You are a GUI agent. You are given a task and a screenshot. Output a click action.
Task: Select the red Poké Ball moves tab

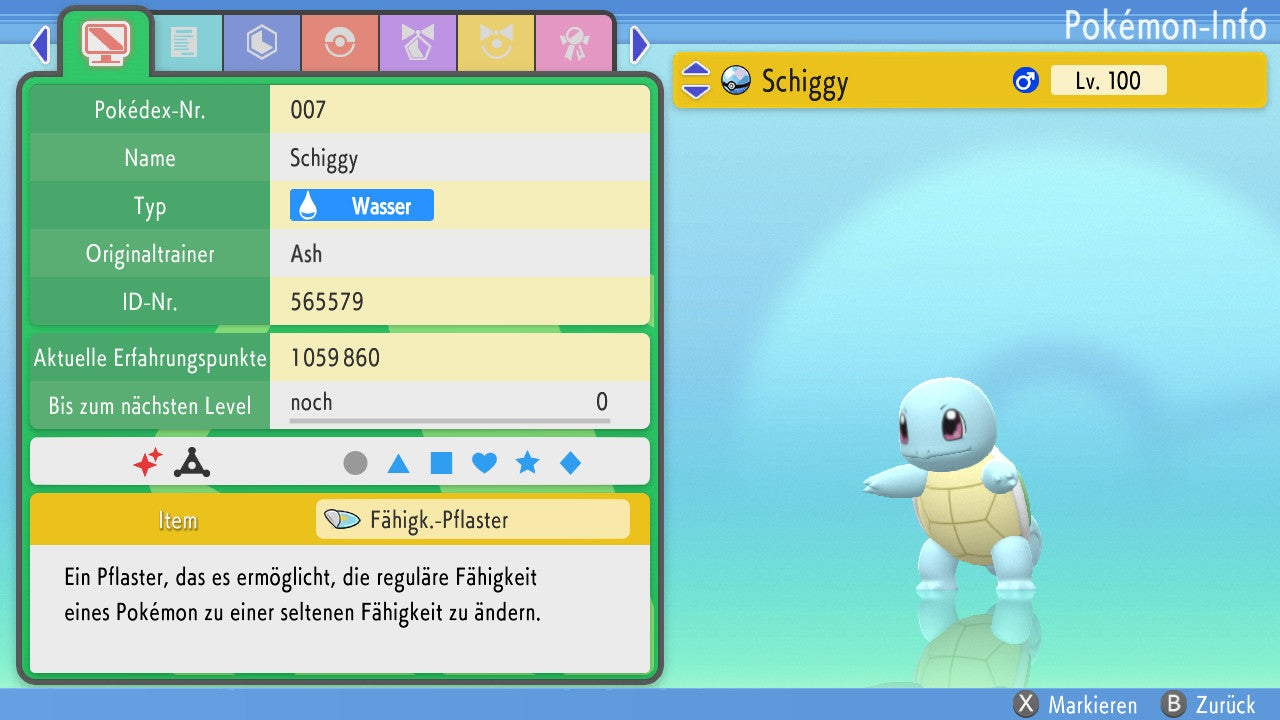point(339,42)
